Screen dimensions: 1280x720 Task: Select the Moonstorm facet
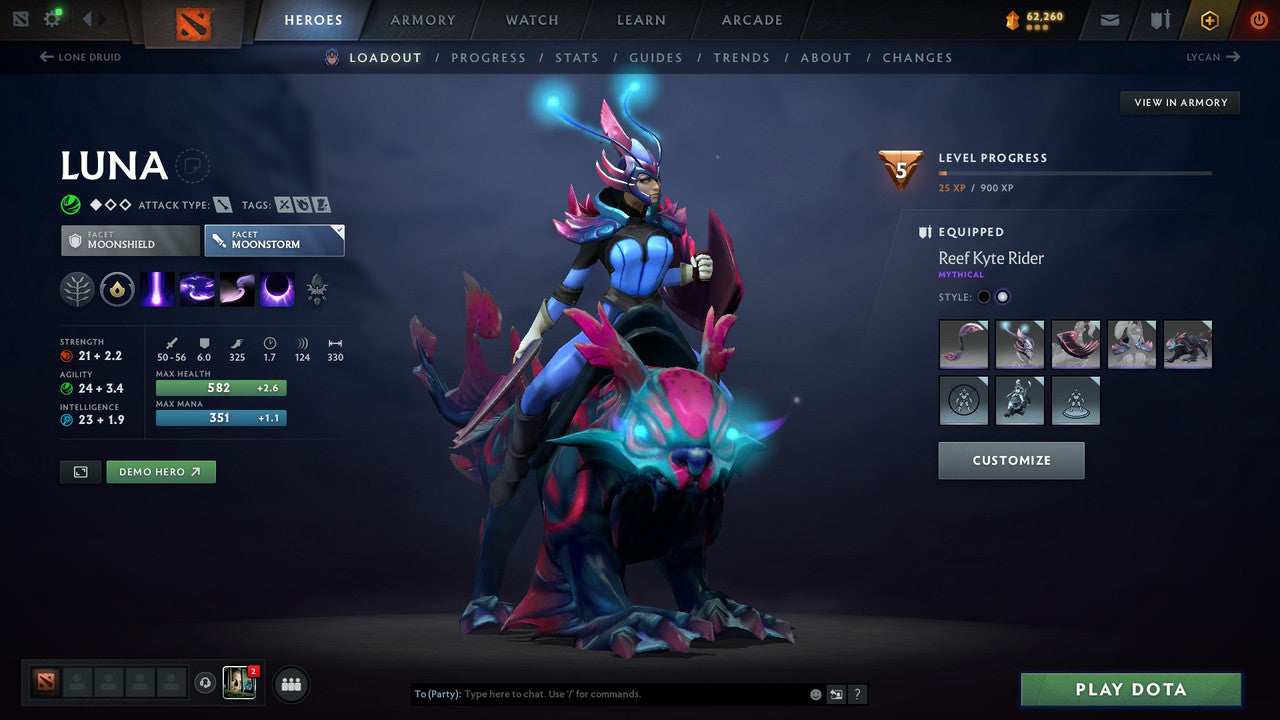[274, 240]
